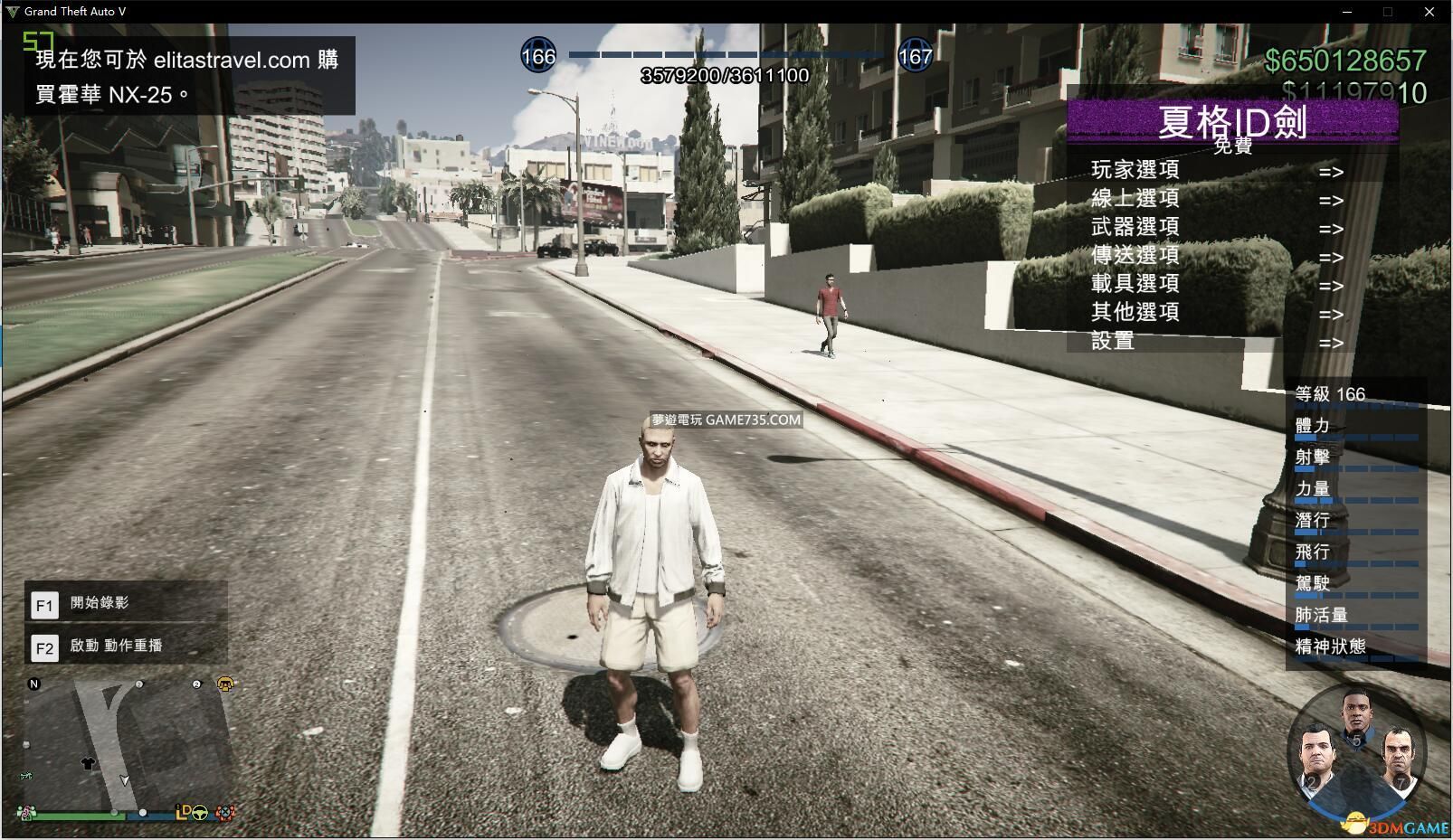Select Franklin in the character wheel
Viewport: 1453px width, 840px height.
point(1355,714)
